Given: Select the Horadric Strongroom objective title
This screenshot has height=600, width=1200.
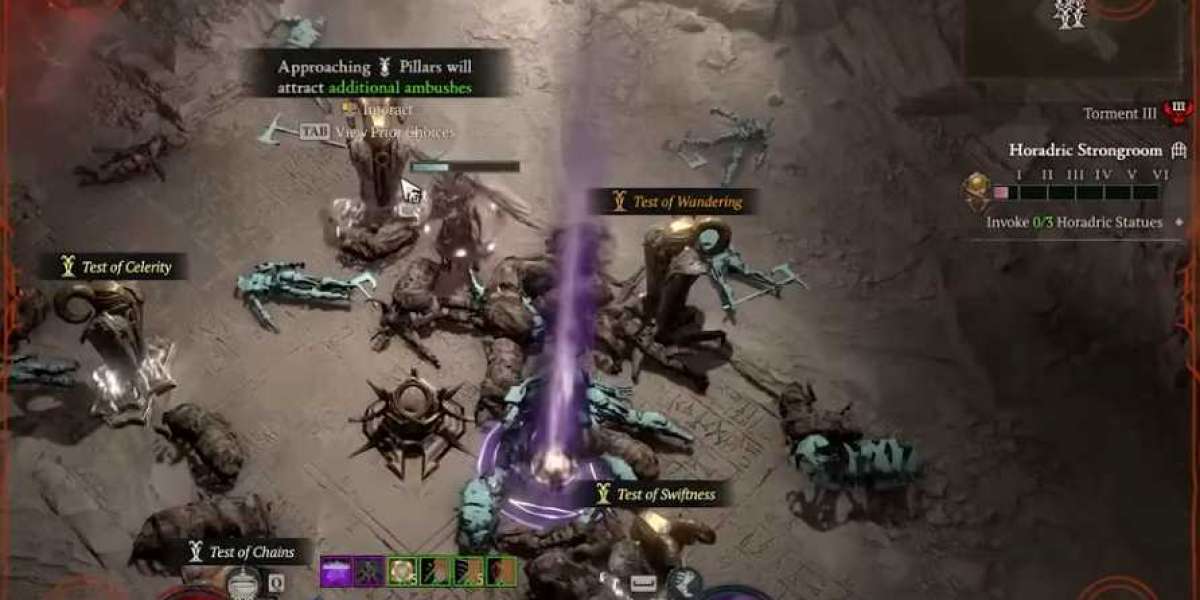Looking at the screenshot, I should [1085, 151].
